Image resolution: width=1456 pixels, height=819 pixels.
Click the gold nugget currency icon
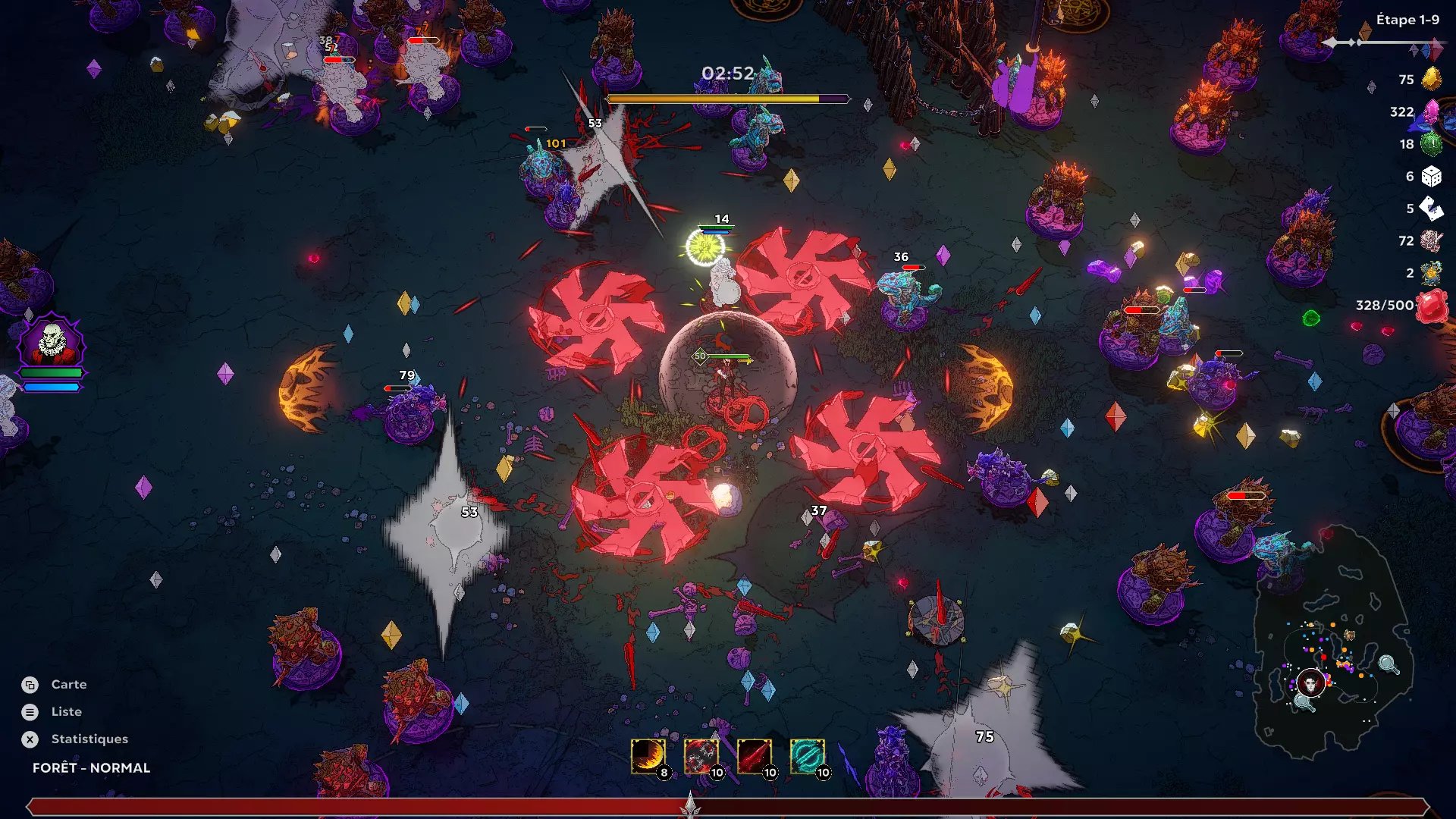coord(1431,79)
